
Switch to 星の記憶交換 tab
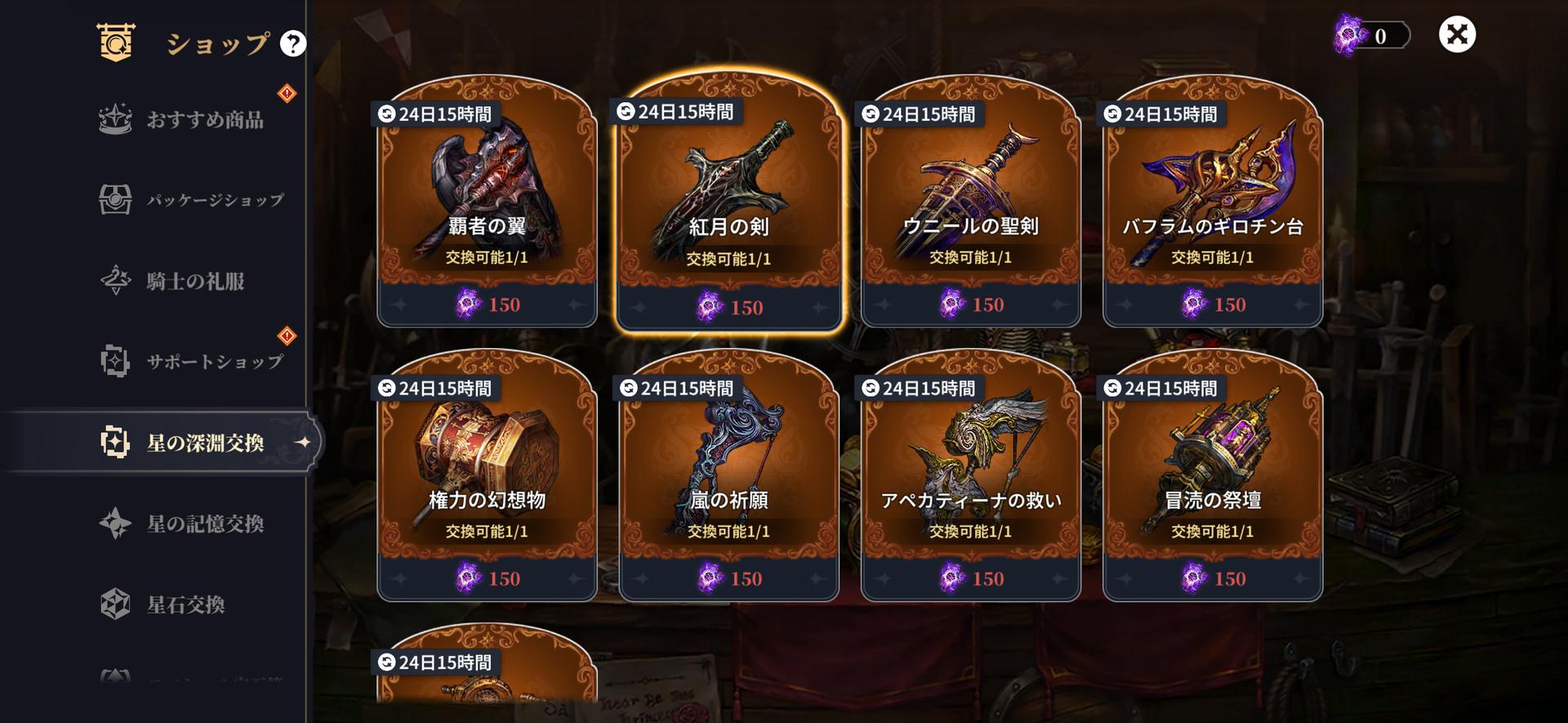(204, 524)
